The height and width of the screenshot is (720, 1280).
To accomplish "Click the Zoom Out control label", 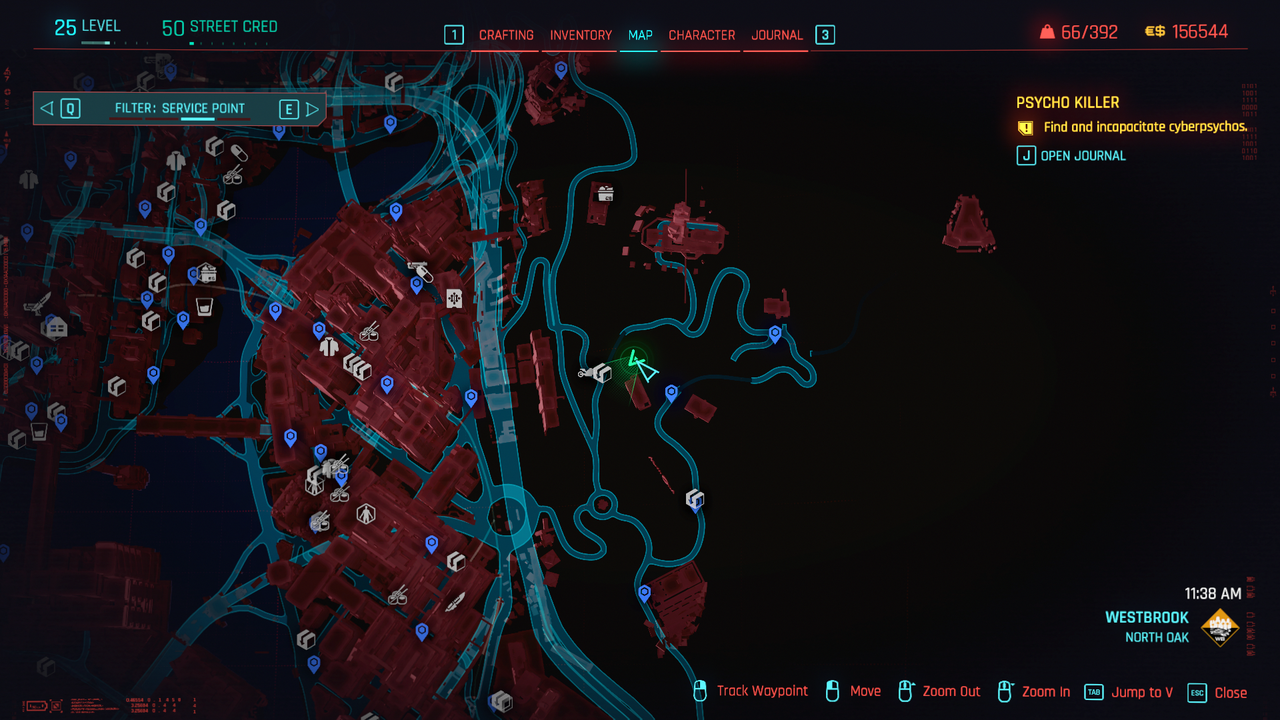I will tap(951, 692).
